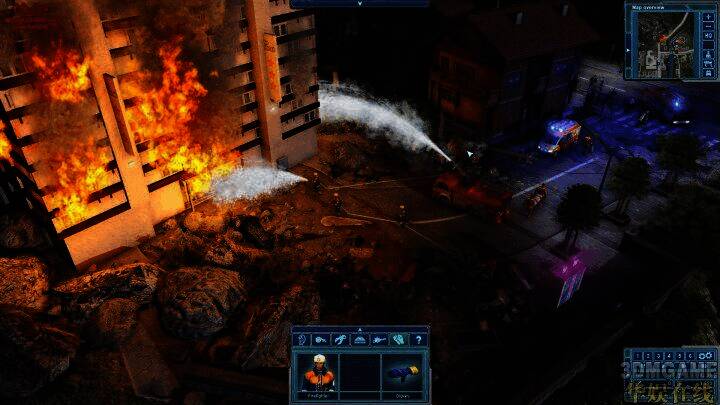Screen dimensions: 720x405
Task: Select control group number 1
Action: (x=637, y=355)
